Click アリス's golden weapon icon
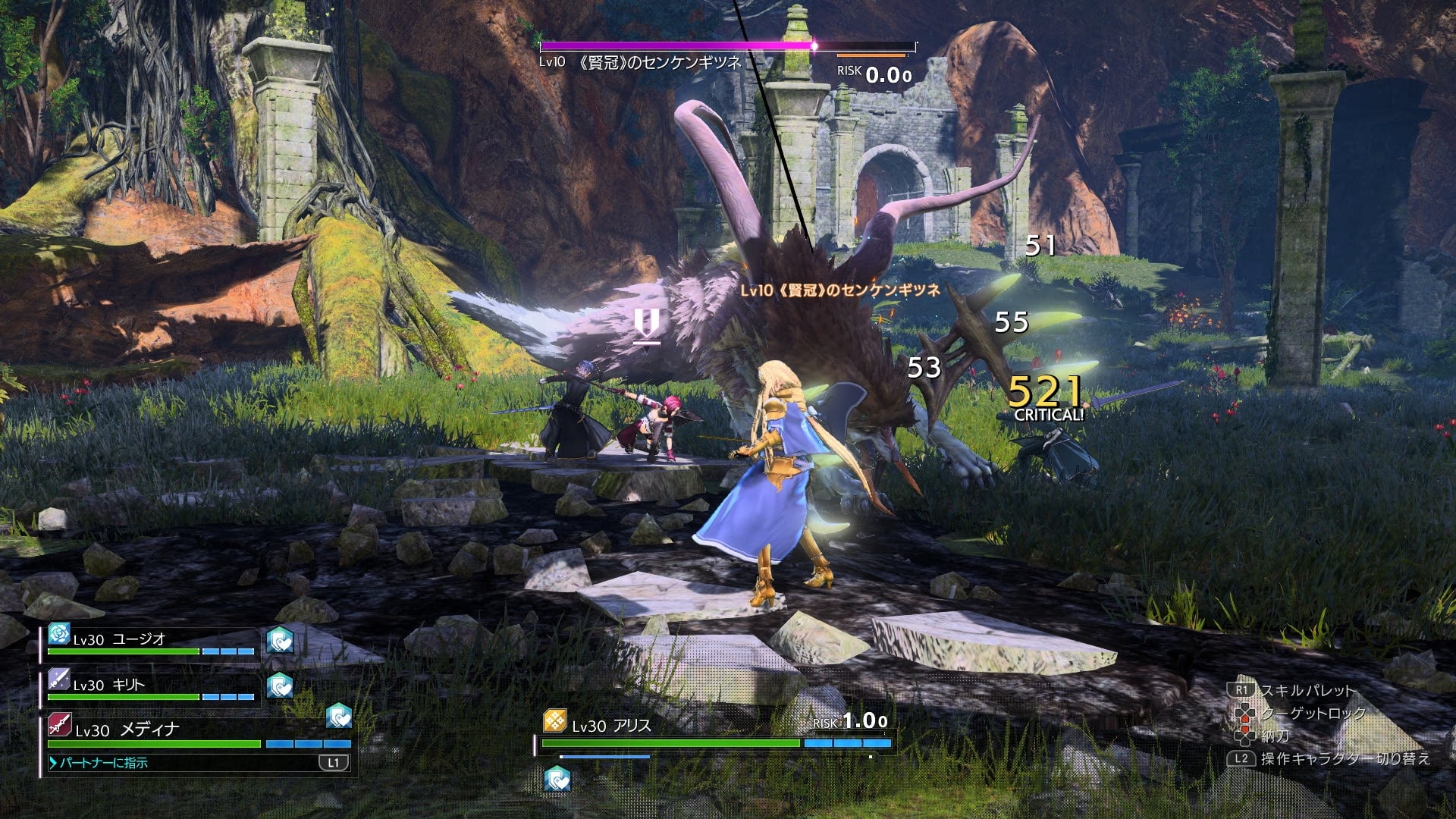1456x819 pixels. tap(555, 721)
